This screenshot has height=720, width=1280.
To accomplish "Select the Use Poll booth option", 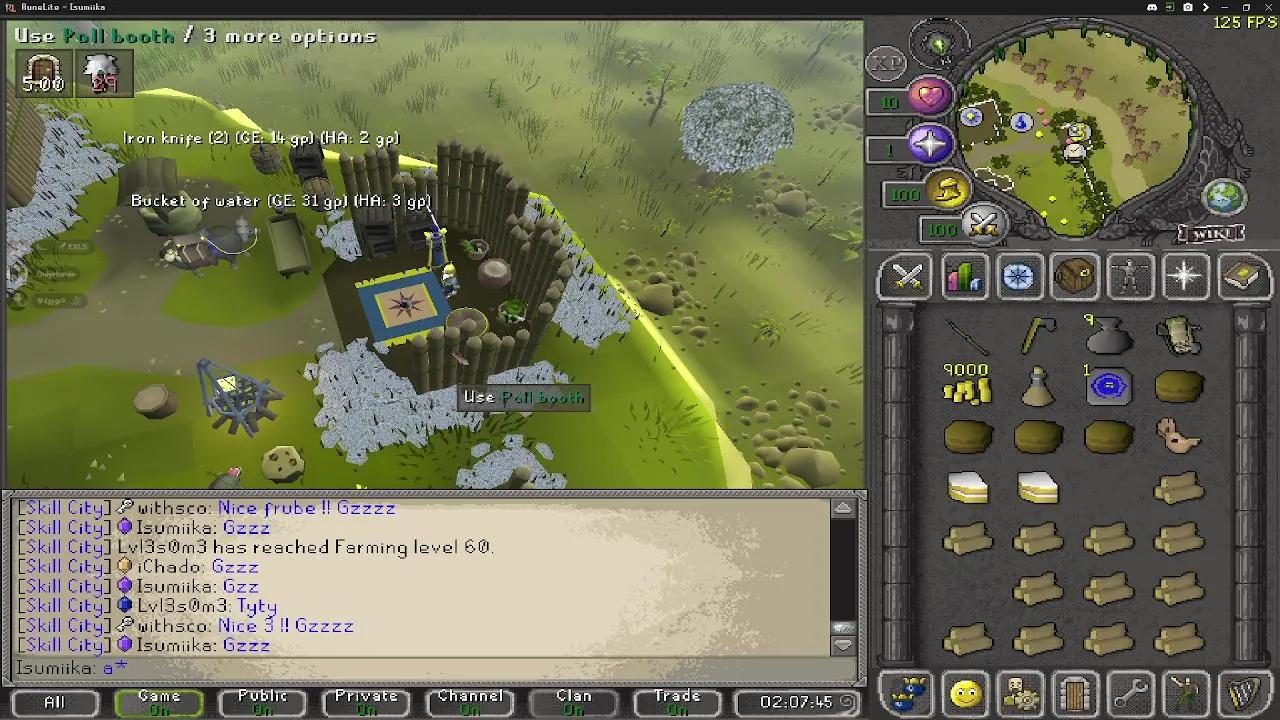I will pos(523,397).
